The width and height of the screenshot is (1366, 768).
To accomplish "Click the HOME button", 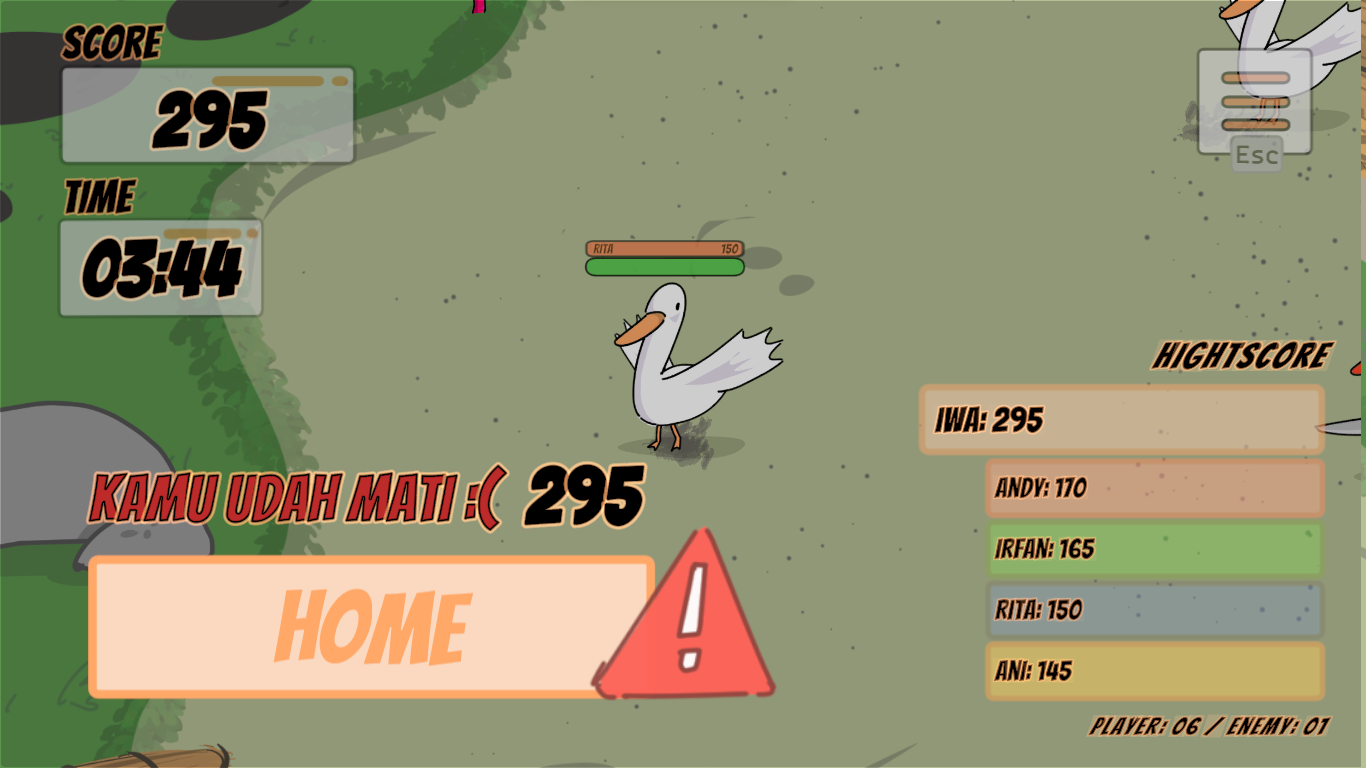I will coord(370,627).
